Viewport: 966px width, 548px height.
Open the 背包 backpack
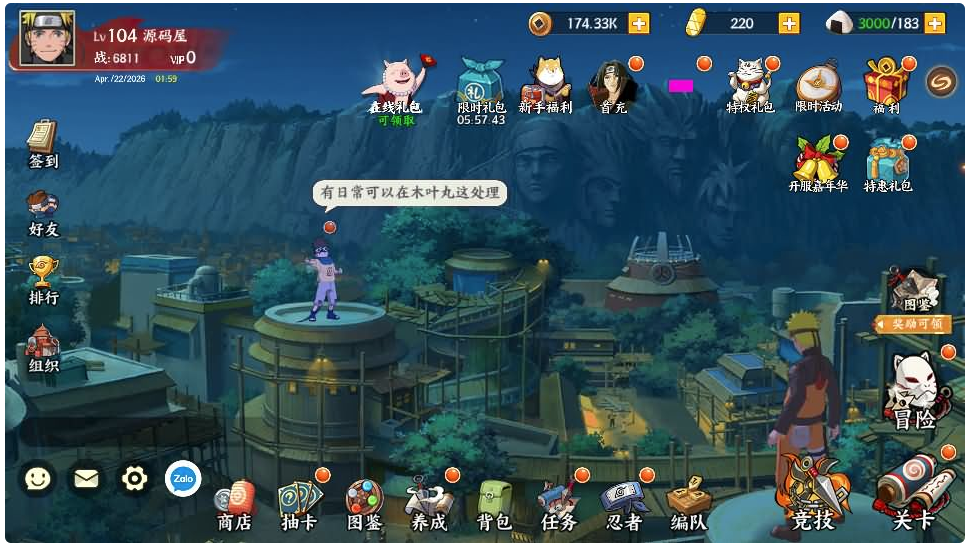tap(494, 504)
